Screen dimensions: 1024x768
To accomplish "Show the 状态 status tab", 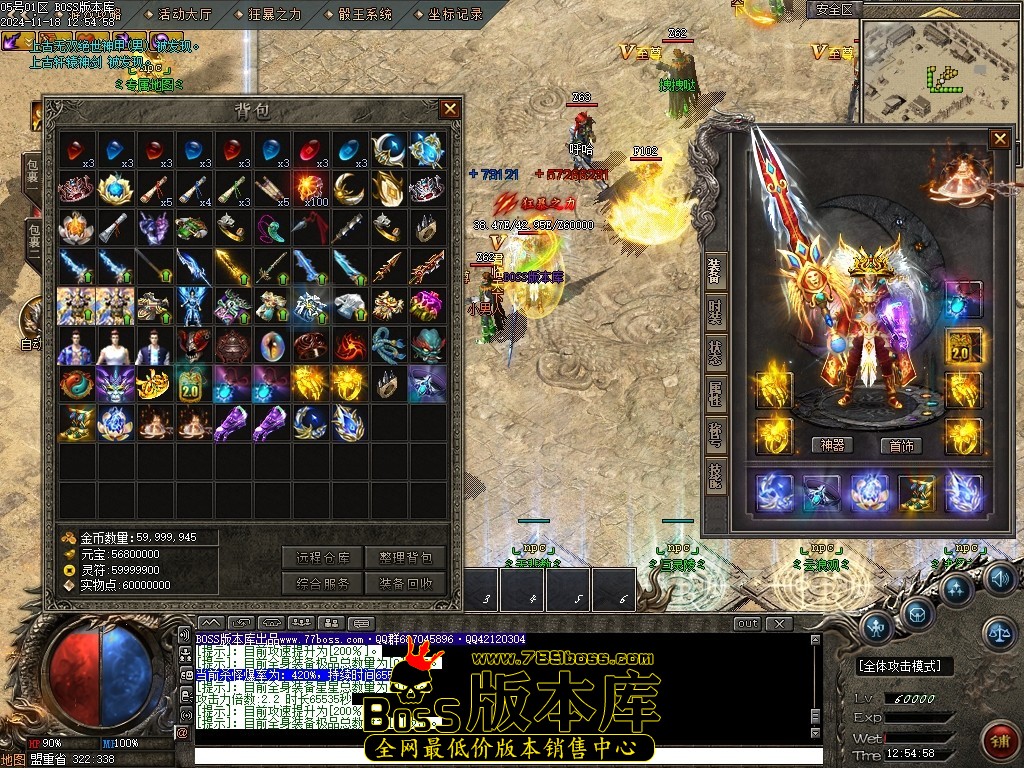I will click(715, 352).
